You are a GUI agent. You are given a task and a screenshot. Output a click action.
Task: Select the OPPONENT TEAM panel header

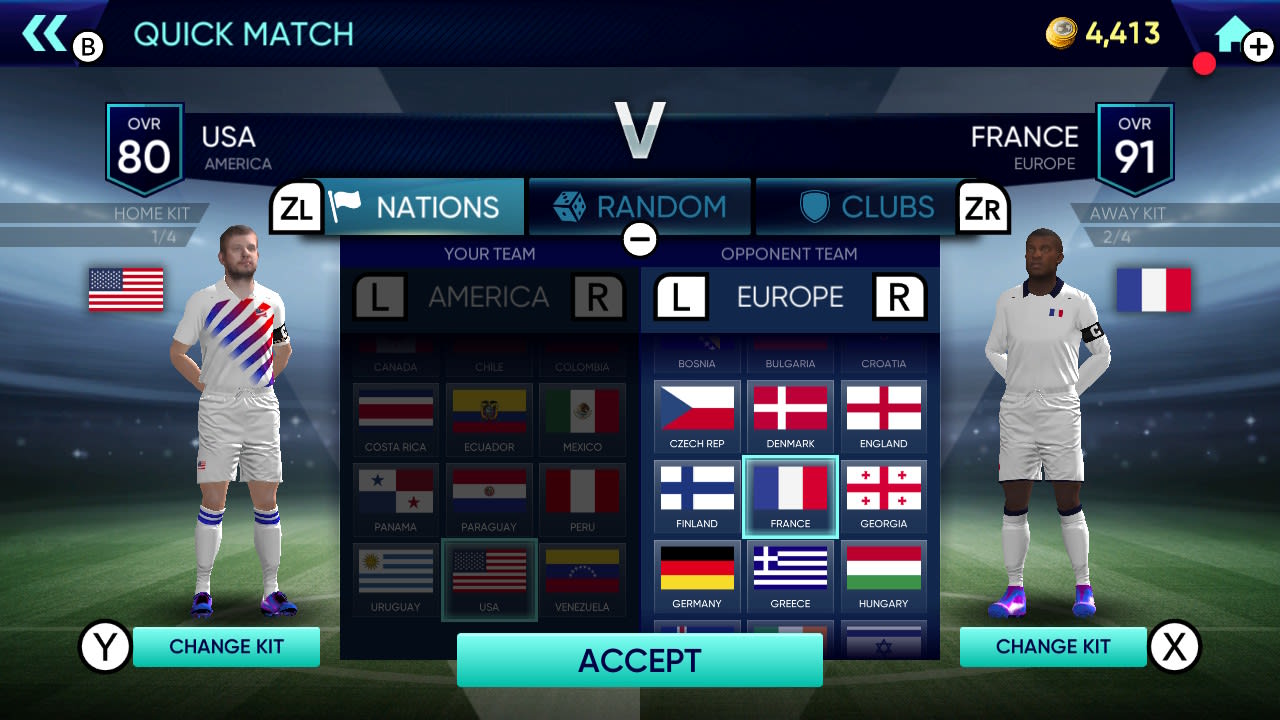(x=790, y=253)
